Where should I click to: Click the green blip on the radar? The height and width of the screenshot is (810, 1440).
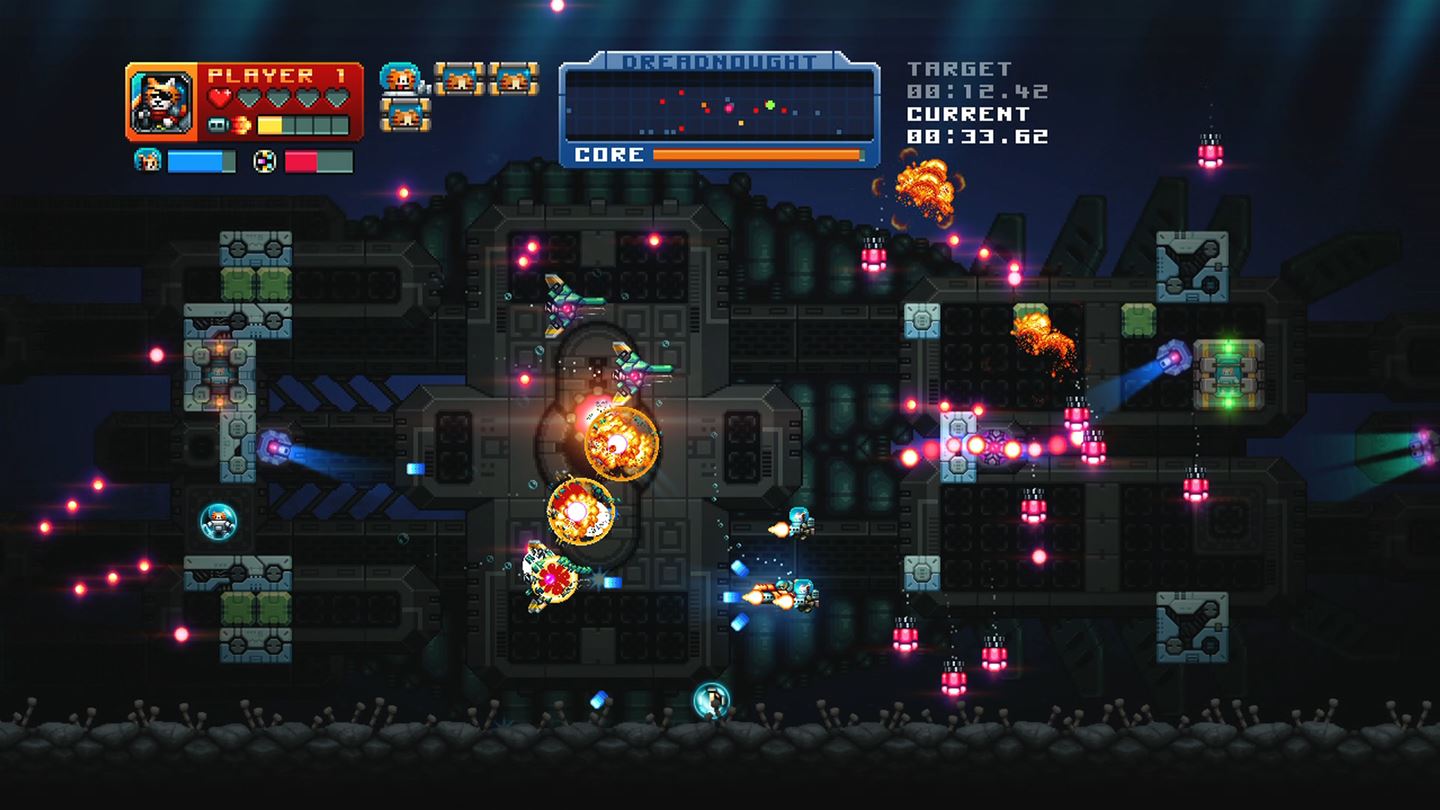coord(770,105)
